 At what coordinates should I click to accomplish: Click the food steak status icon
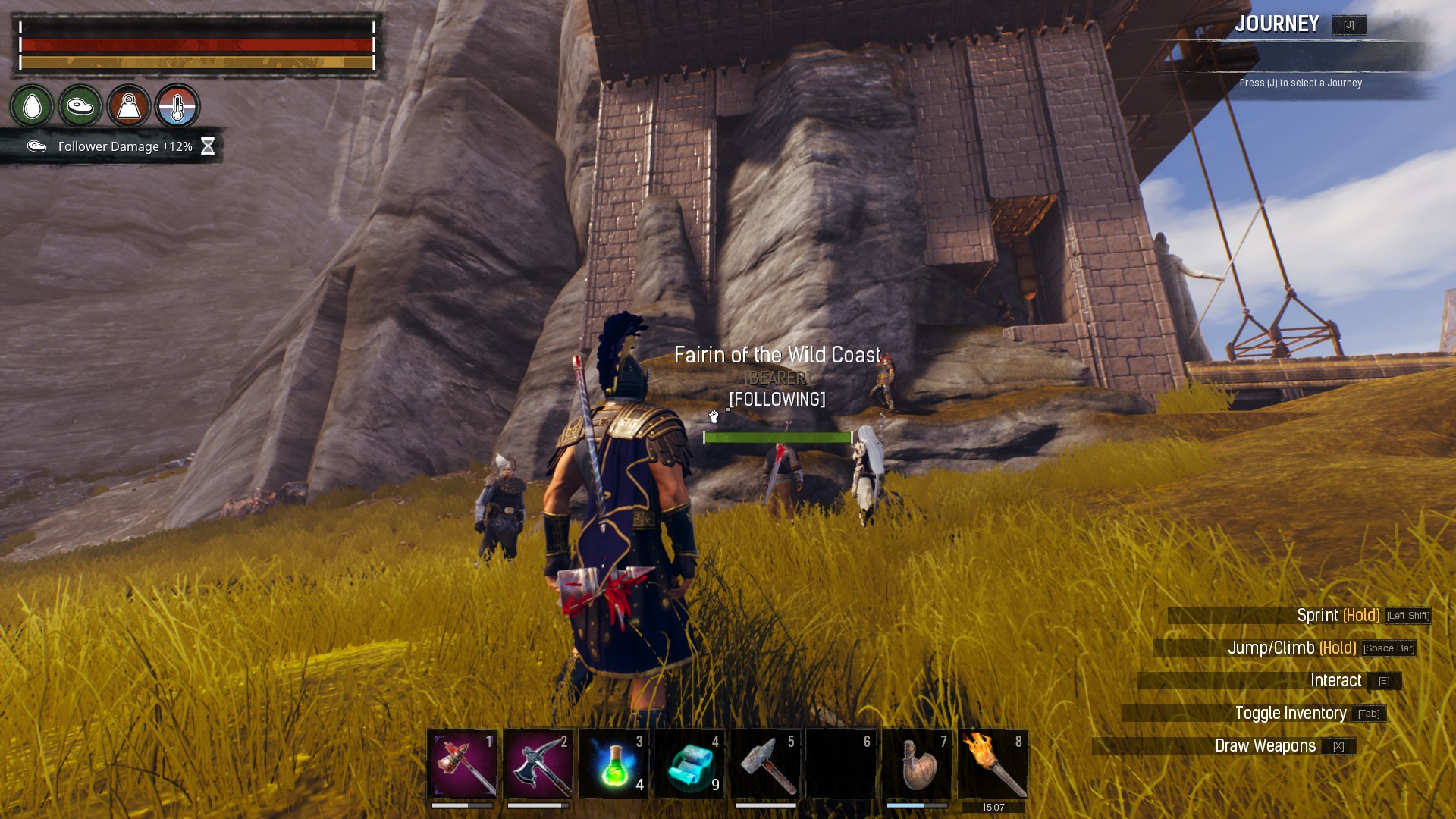tap(80, 107)
